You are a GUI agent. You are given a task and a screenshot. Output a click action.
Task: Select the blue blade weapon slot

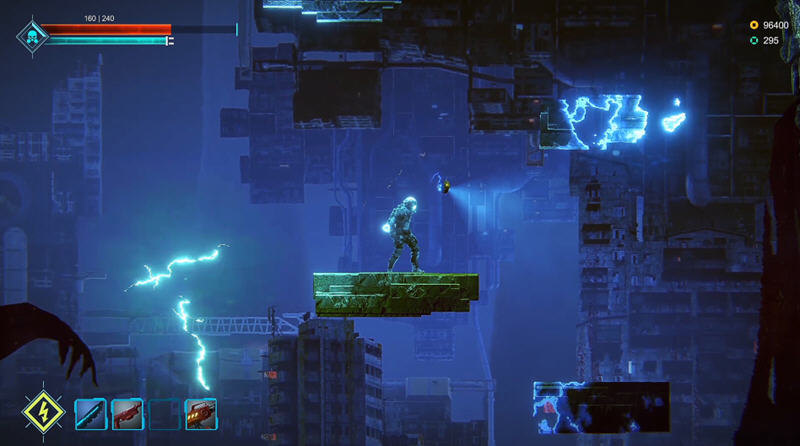[90, 413]
